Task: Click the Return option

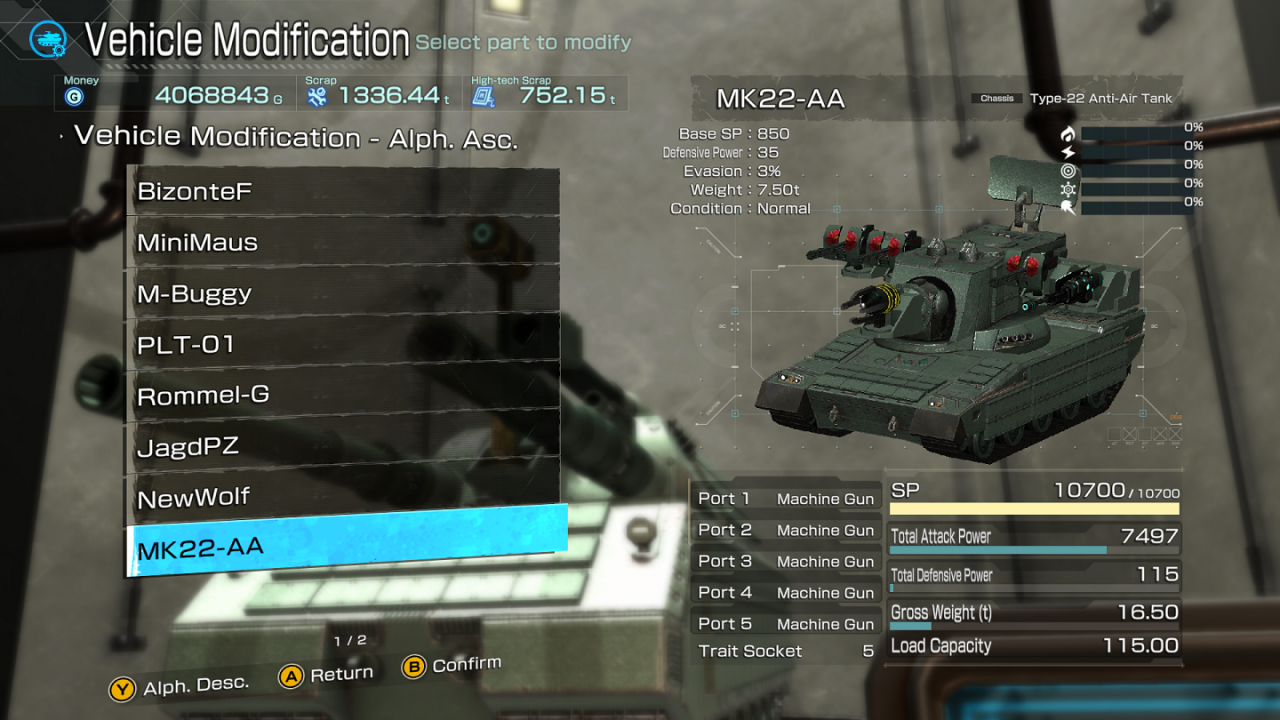Action: tap(327, 675)
